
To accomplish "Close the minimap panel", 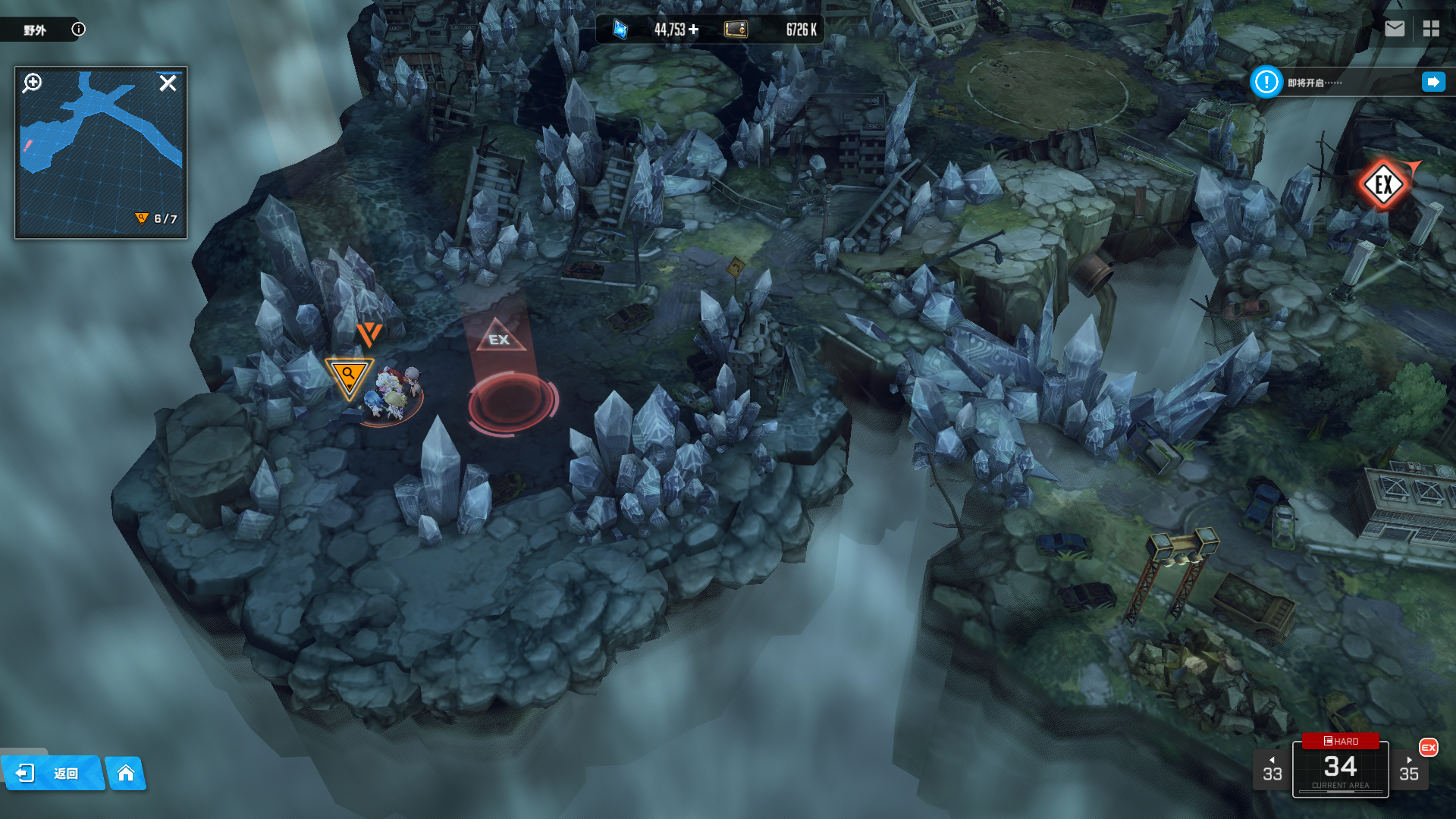I will 168,83.
